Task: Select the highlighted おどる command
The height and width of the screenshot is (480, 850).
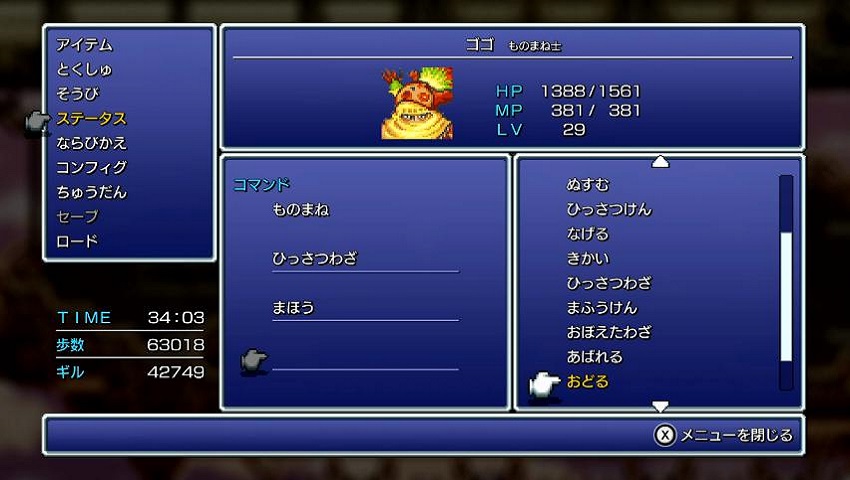Action: coord(588,381)
